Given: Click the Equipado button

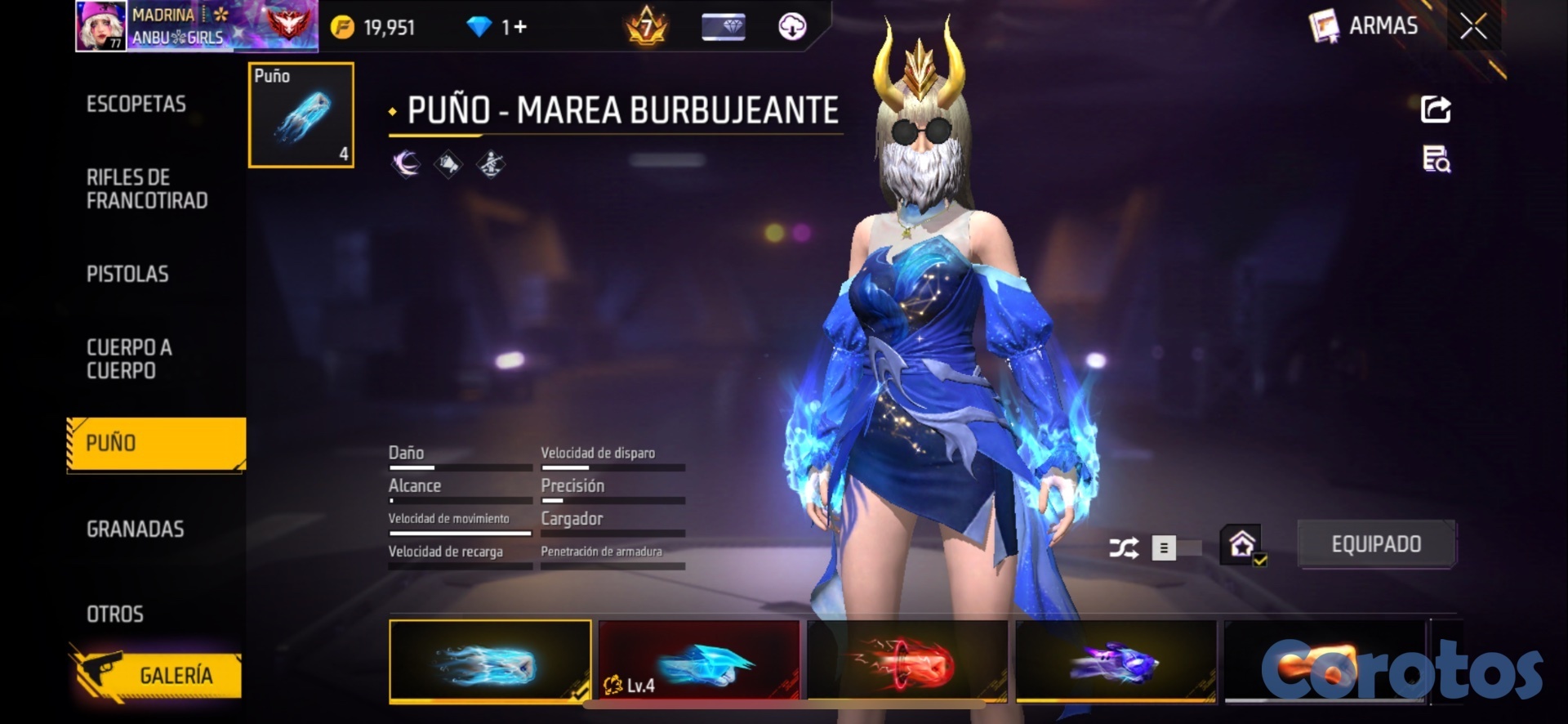Looking at the screenshot, I should tap(1376, 544).
